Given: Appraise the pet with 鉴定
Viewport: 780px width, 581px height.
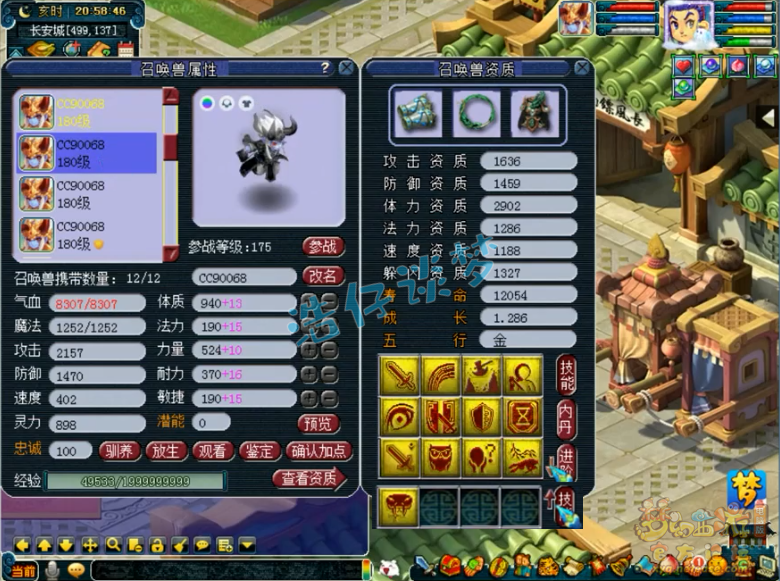Looking at the screenshot, I should pos(258,451).
